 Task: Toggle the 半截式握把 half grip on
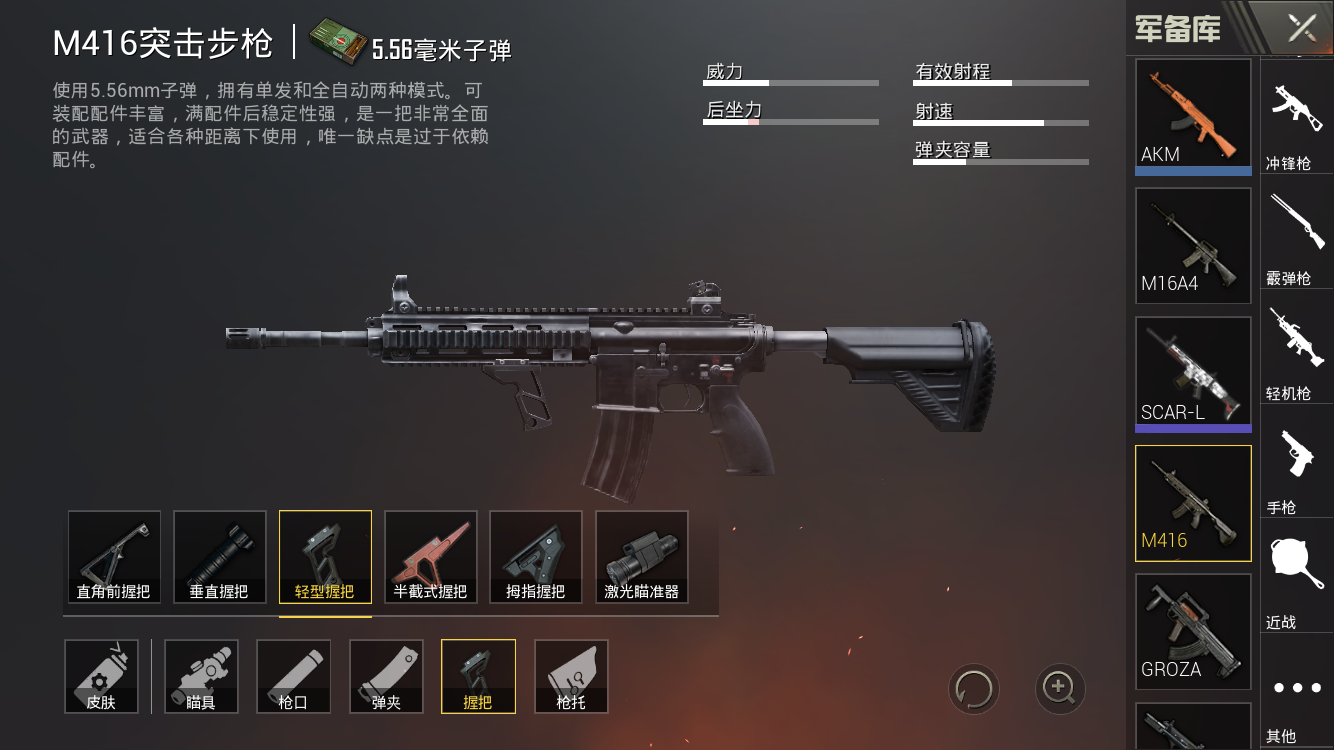(x=430, y=556)
